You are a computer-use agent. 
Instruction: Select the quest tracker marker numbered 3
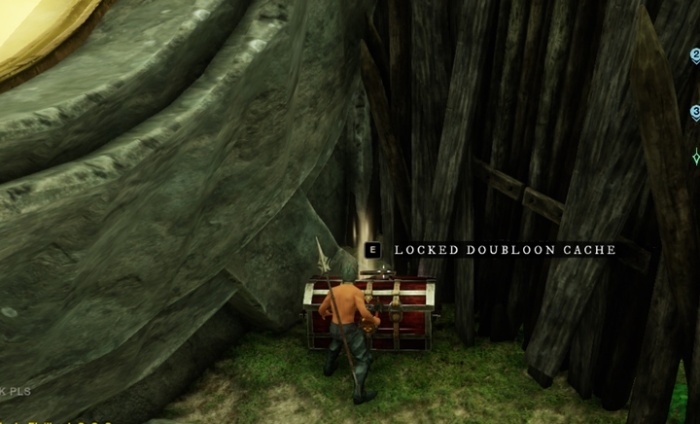tap(695, 113)
